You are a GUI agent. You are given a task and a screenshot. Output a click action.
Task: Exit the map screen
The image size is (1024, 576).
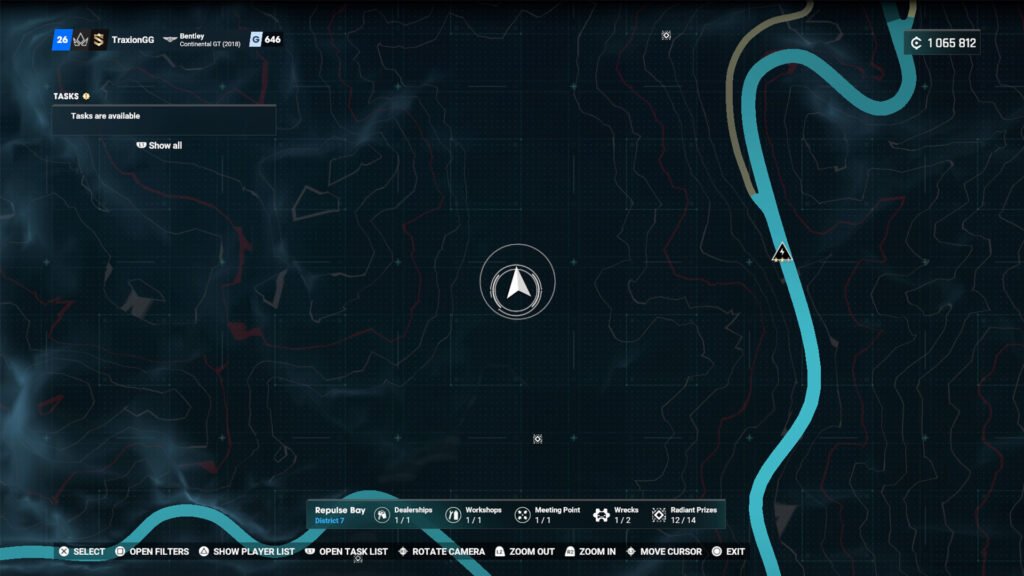tap(728, 552)
